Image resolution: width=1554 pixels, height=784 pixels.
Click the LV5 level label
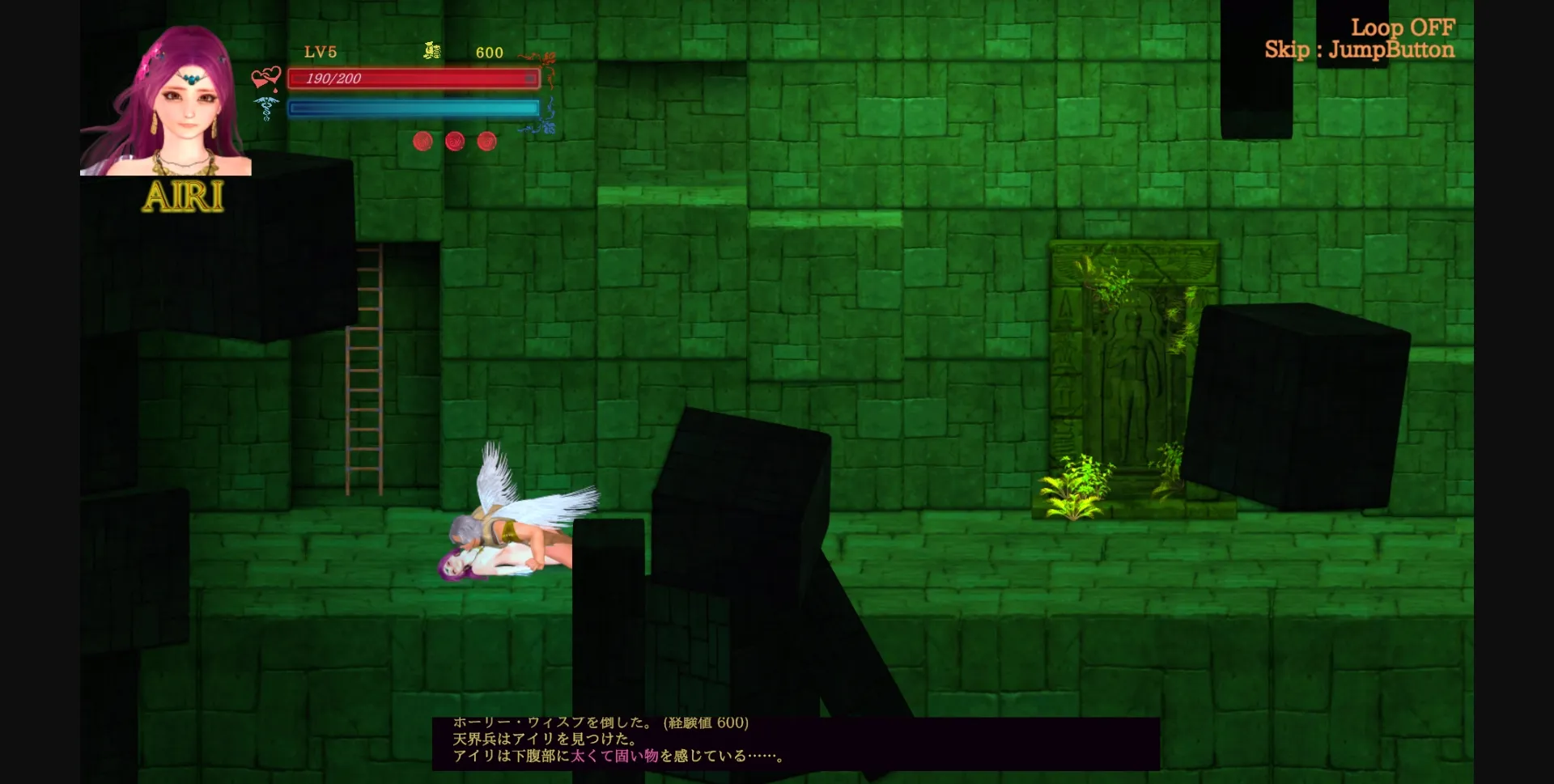pyautogui.click(x=319, y=52)
